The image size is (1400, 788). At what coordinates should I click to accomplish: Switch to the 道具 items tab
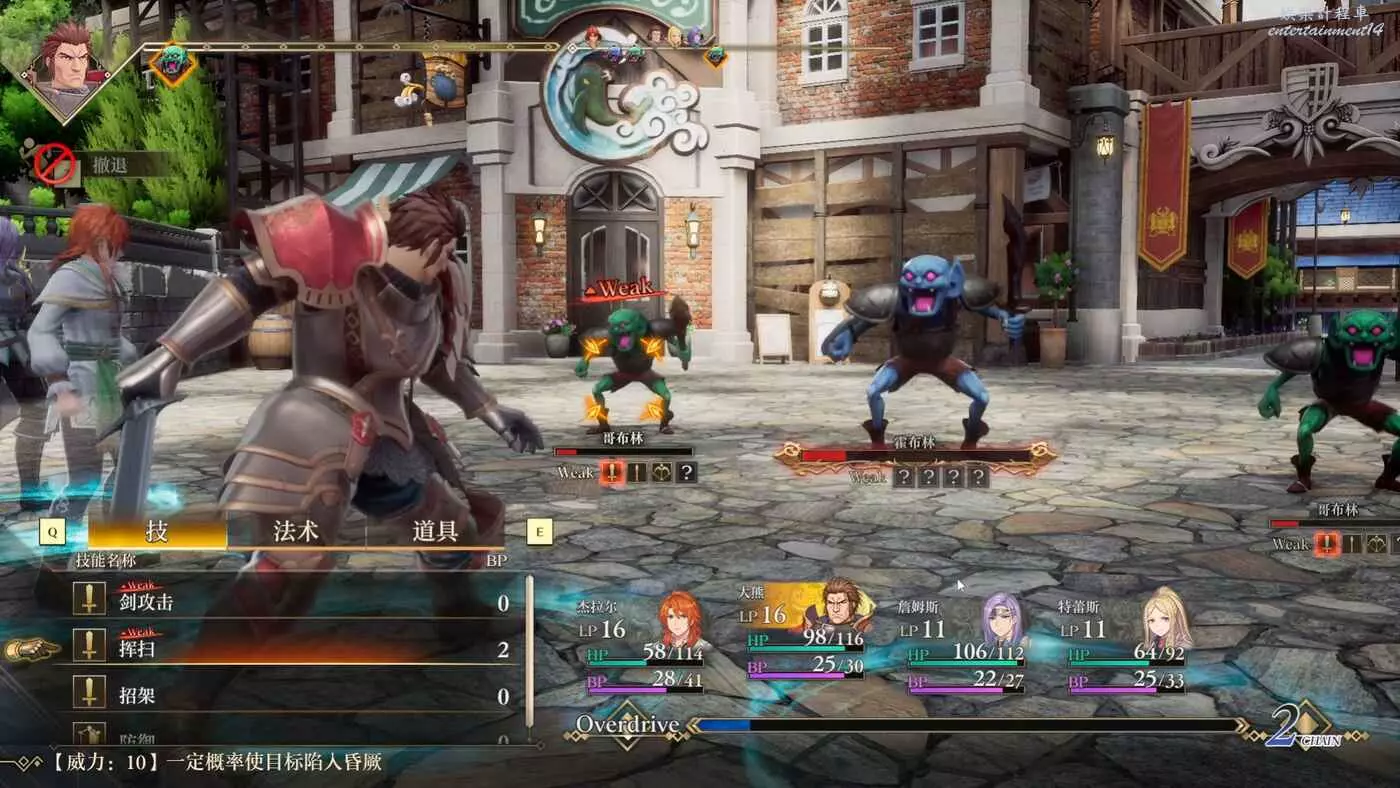point(435,531)
